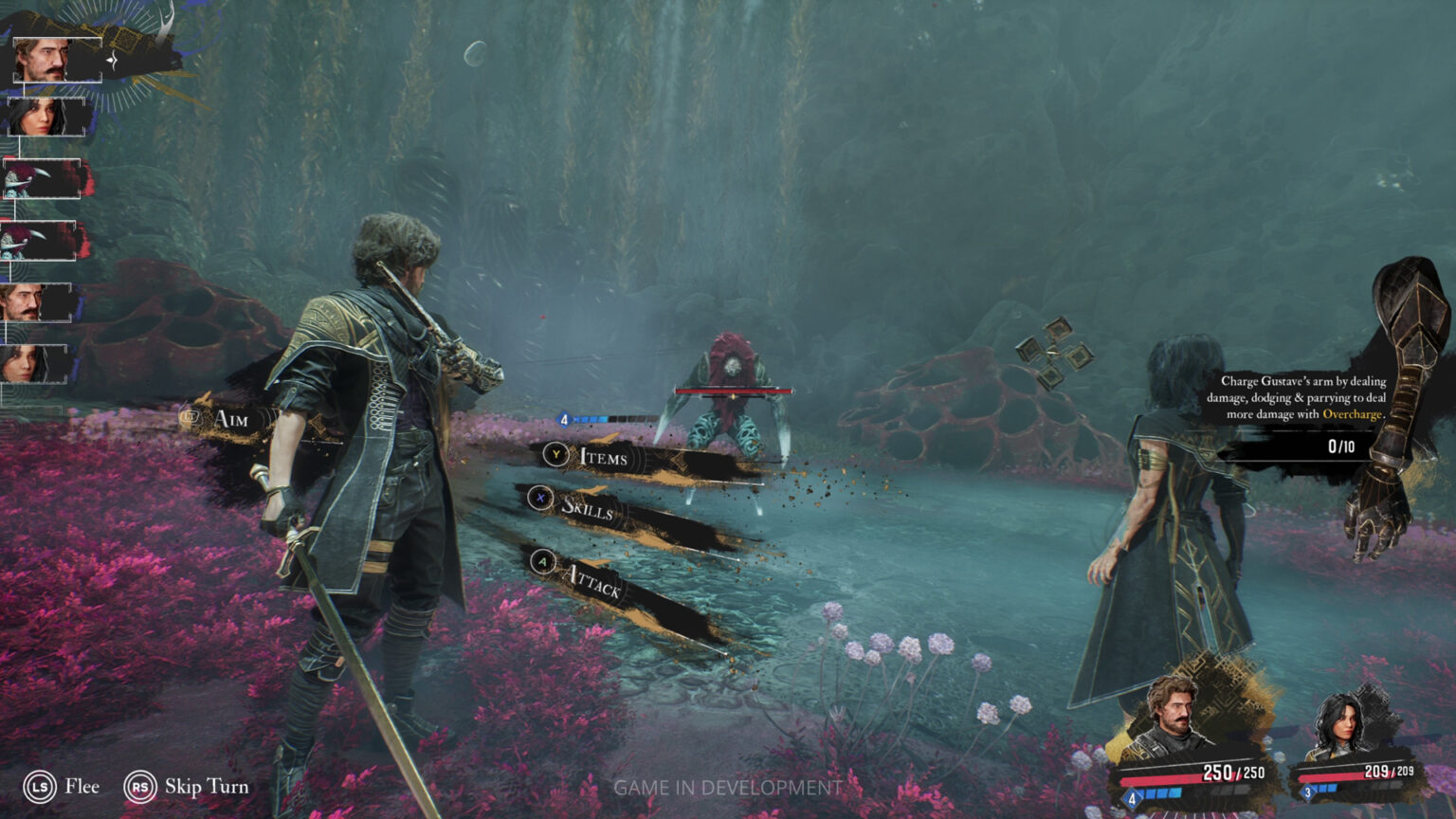Click the enemy's red health bar
Screen dimensions: 1456x819
pos(735,391)
